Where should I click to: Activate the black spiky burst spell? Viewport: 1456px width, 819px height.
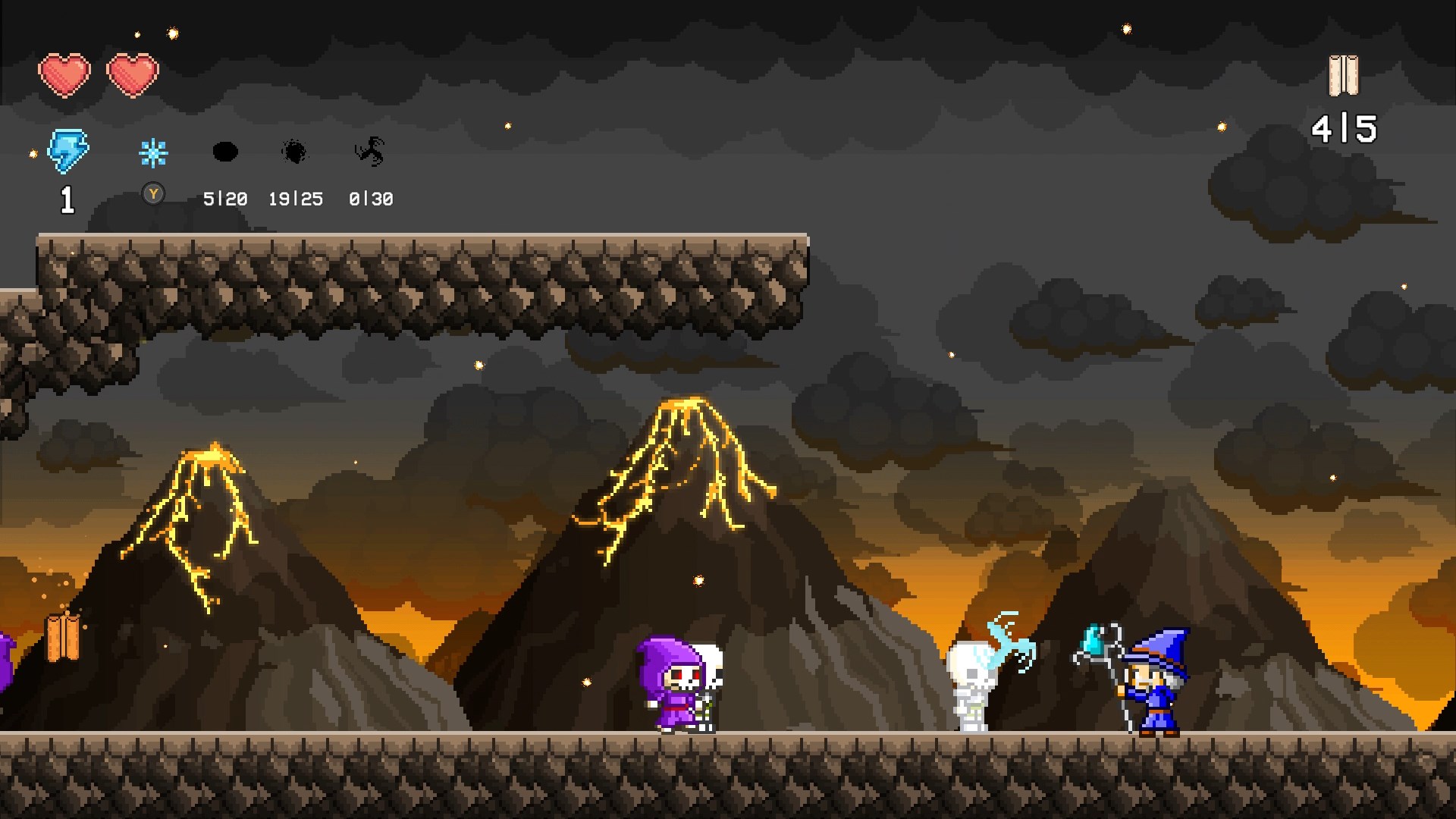point(294,152)
